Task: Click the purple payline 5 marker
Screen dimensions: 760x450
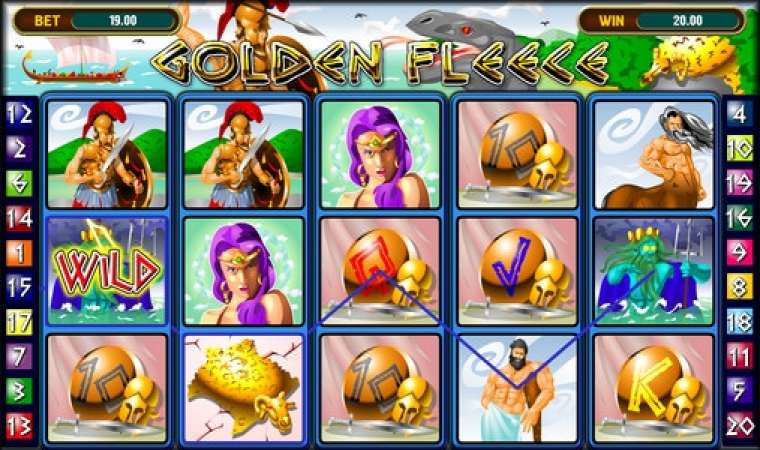Action: pyautogui.click(x=741, y=391)
